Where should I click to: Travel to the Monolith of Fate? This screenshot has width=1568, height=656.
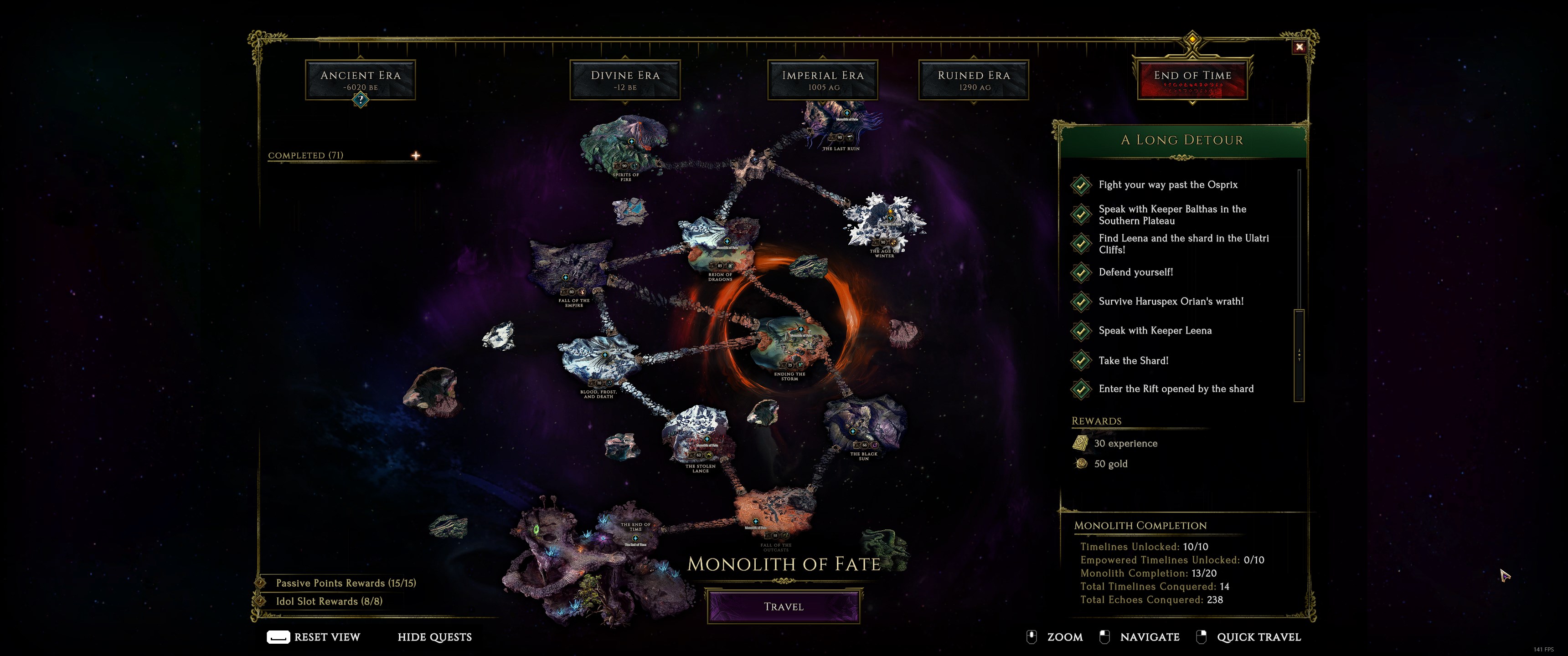click(x=784, y=606)
